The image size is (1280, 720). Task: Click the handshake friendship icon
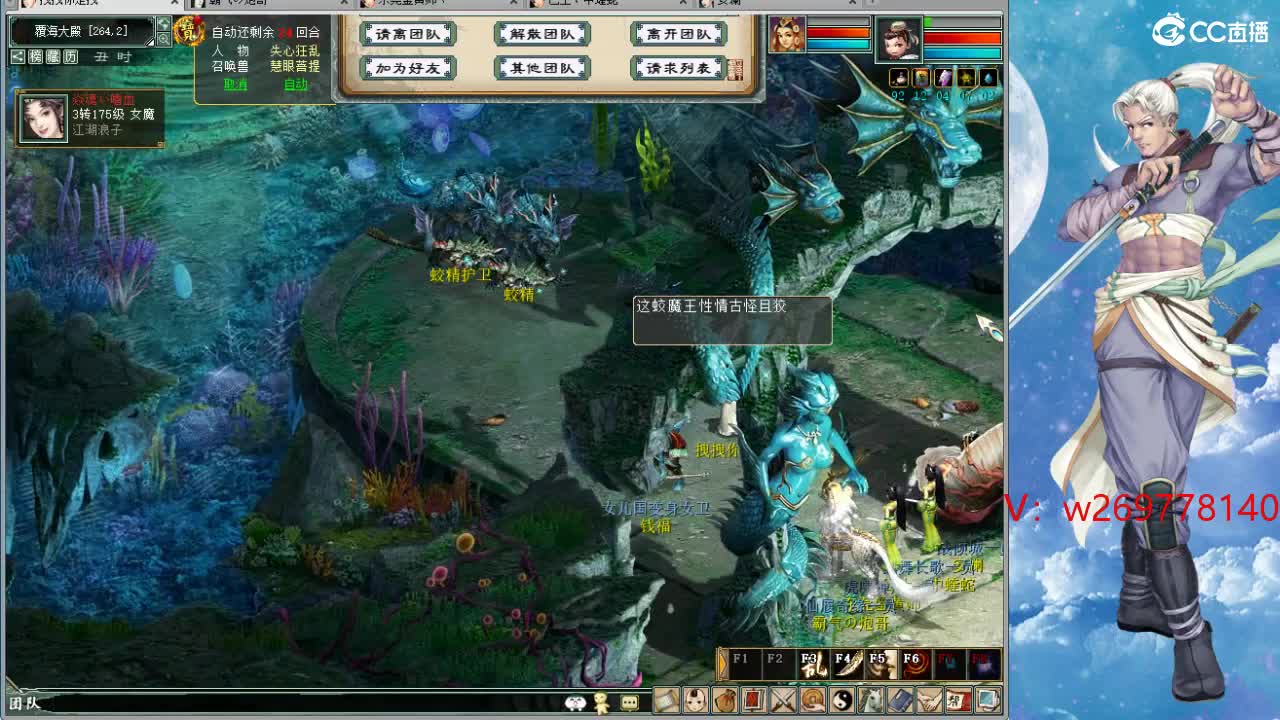coord(931,701)
